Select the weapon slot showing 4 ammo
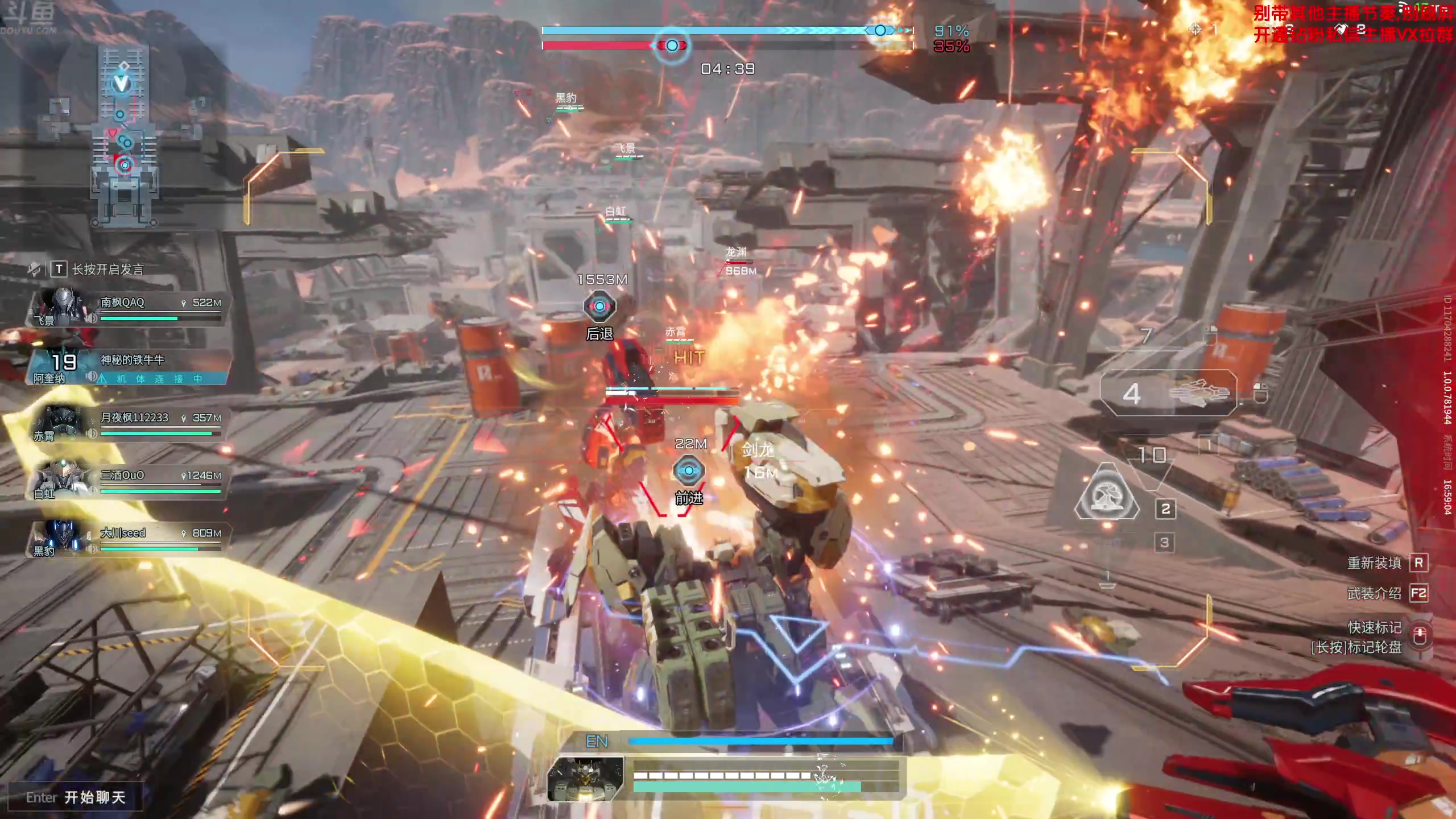 tap(1168, 394)
